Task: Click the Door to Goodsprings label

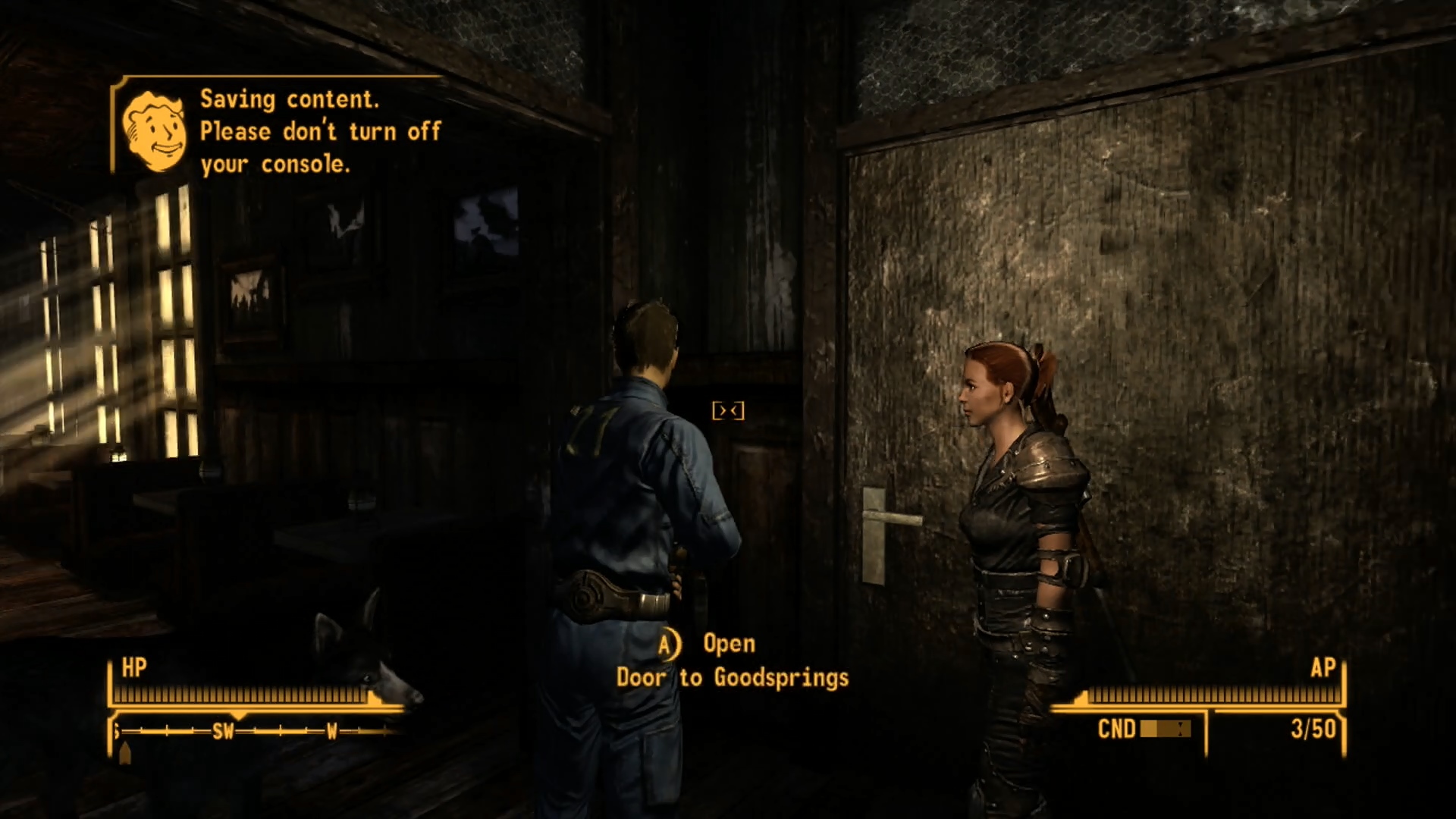Action: (732, 677)
